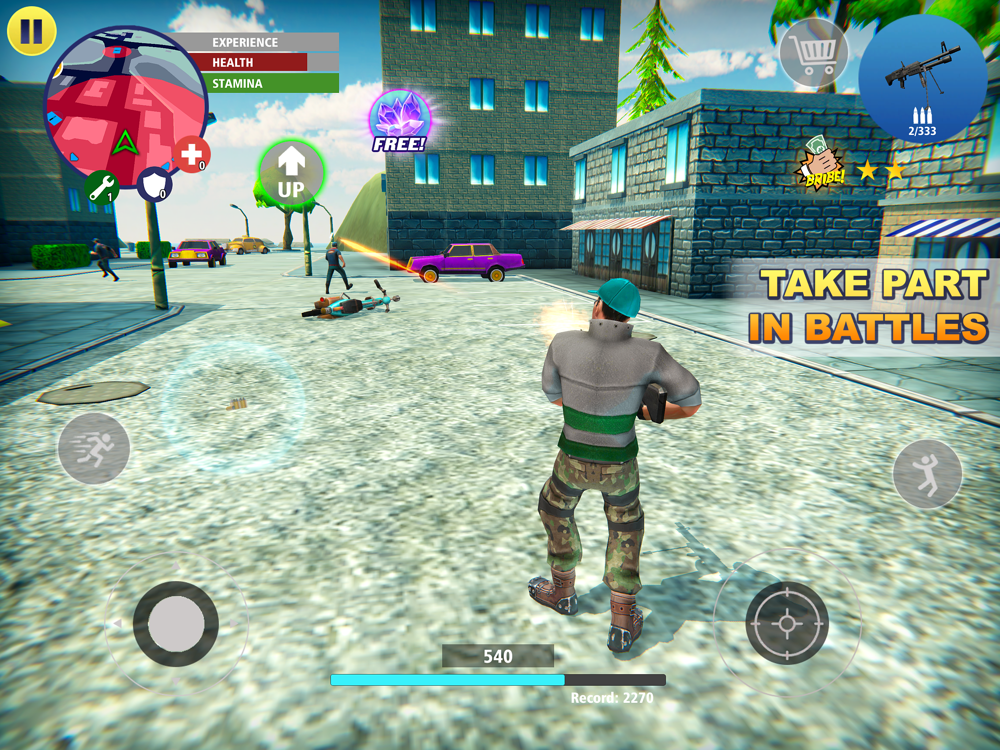1000x750 pixels.
Task: Open the circular minimap
Action: tap(125, 108)
